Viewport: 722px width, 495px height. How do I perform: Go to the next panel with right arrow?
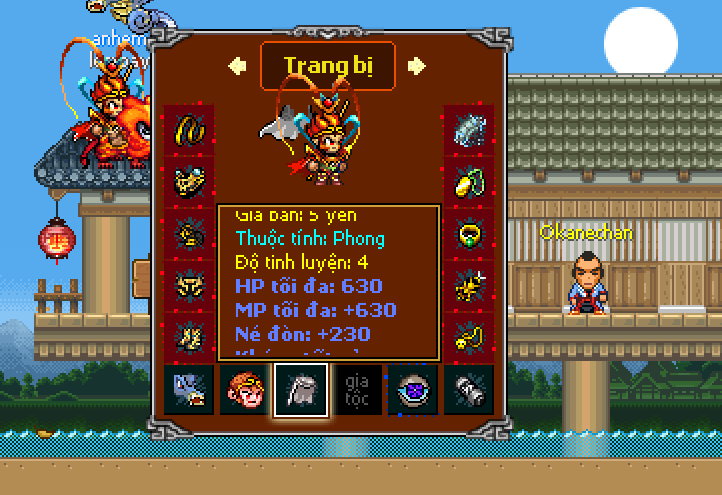click(416, 66)
